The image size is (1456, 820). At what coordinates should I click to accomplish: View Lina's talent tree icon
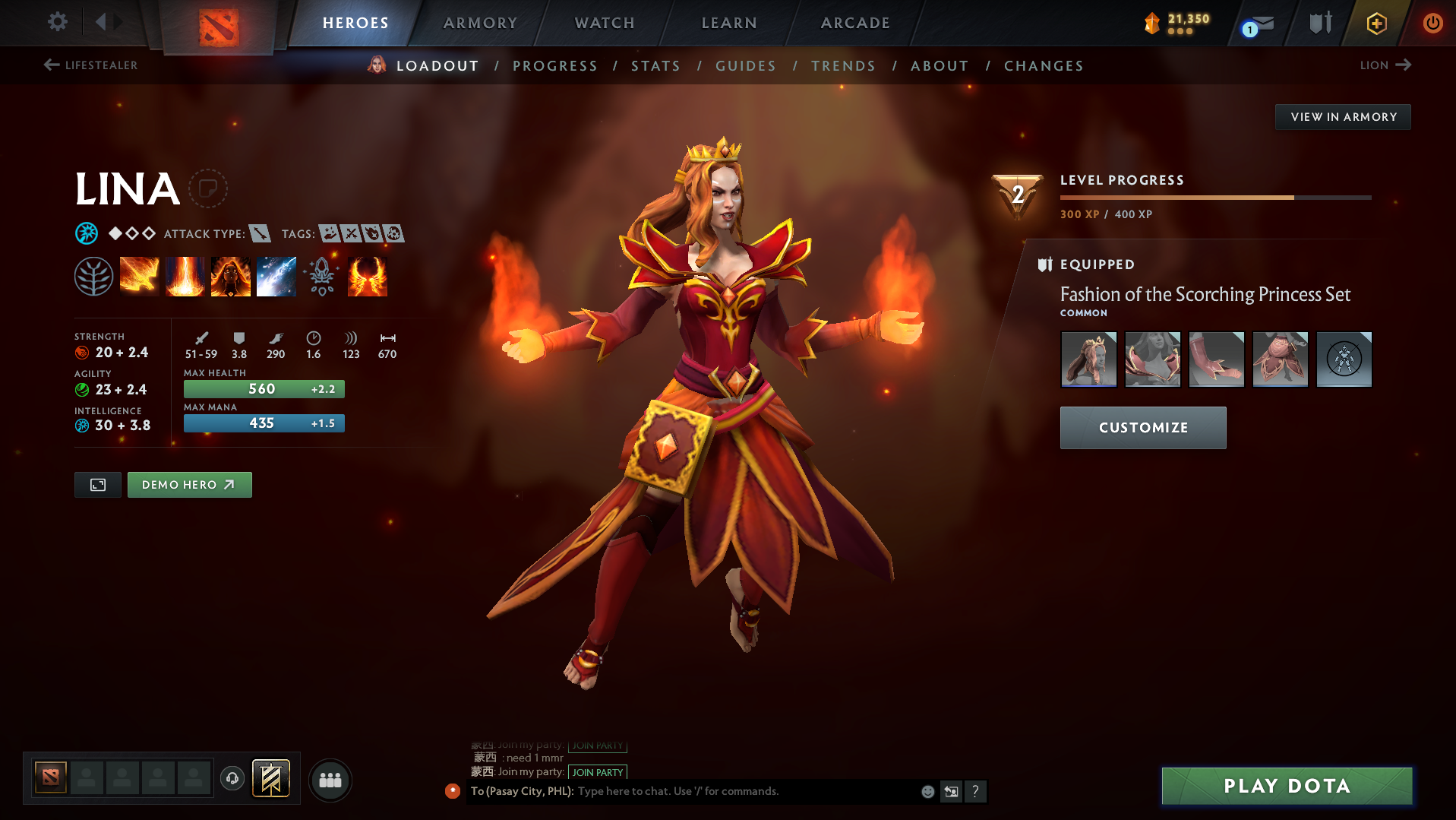(x=93, y=276)
